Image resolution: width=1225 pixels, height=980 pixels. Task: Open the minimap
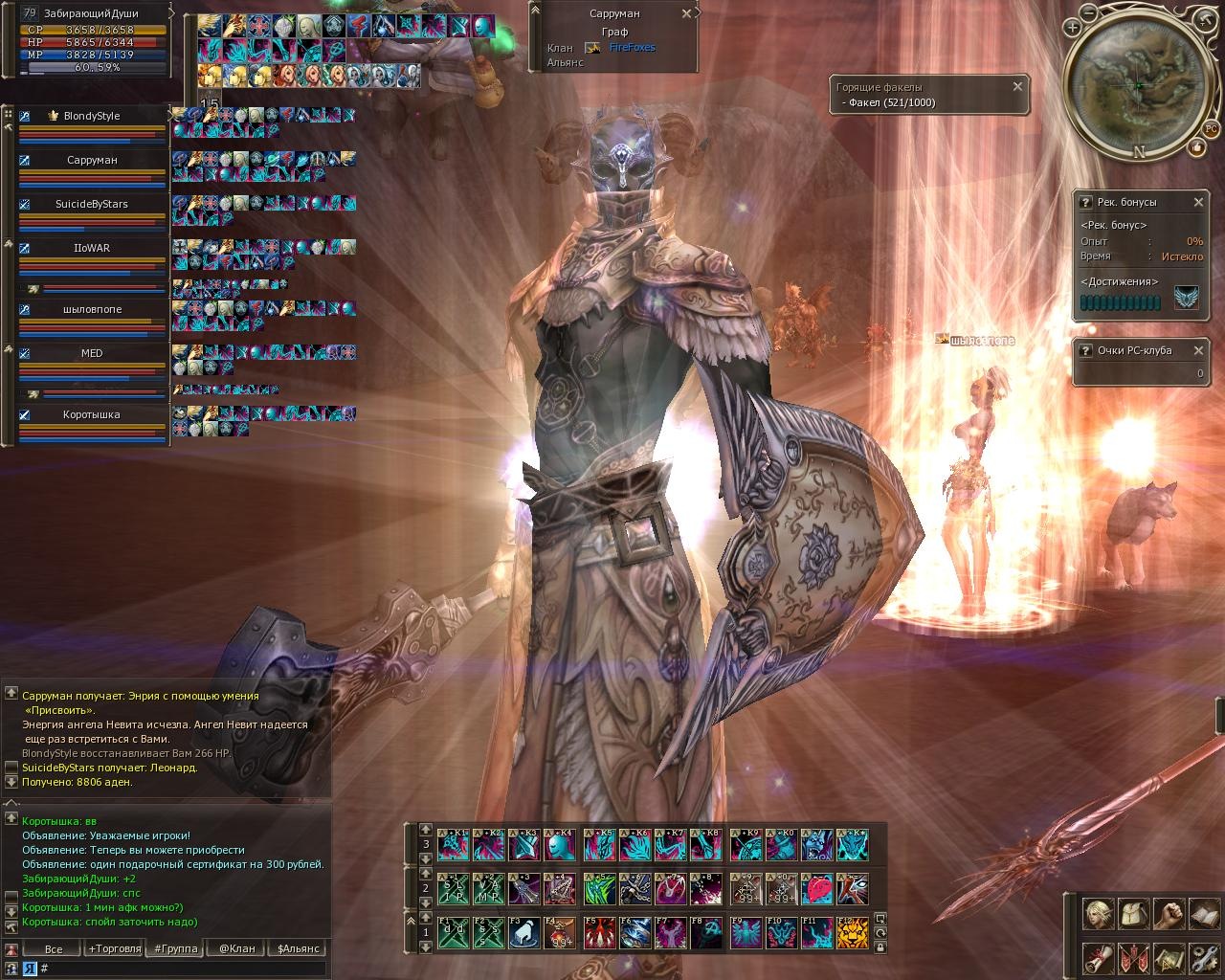[x=1137, y=84]
